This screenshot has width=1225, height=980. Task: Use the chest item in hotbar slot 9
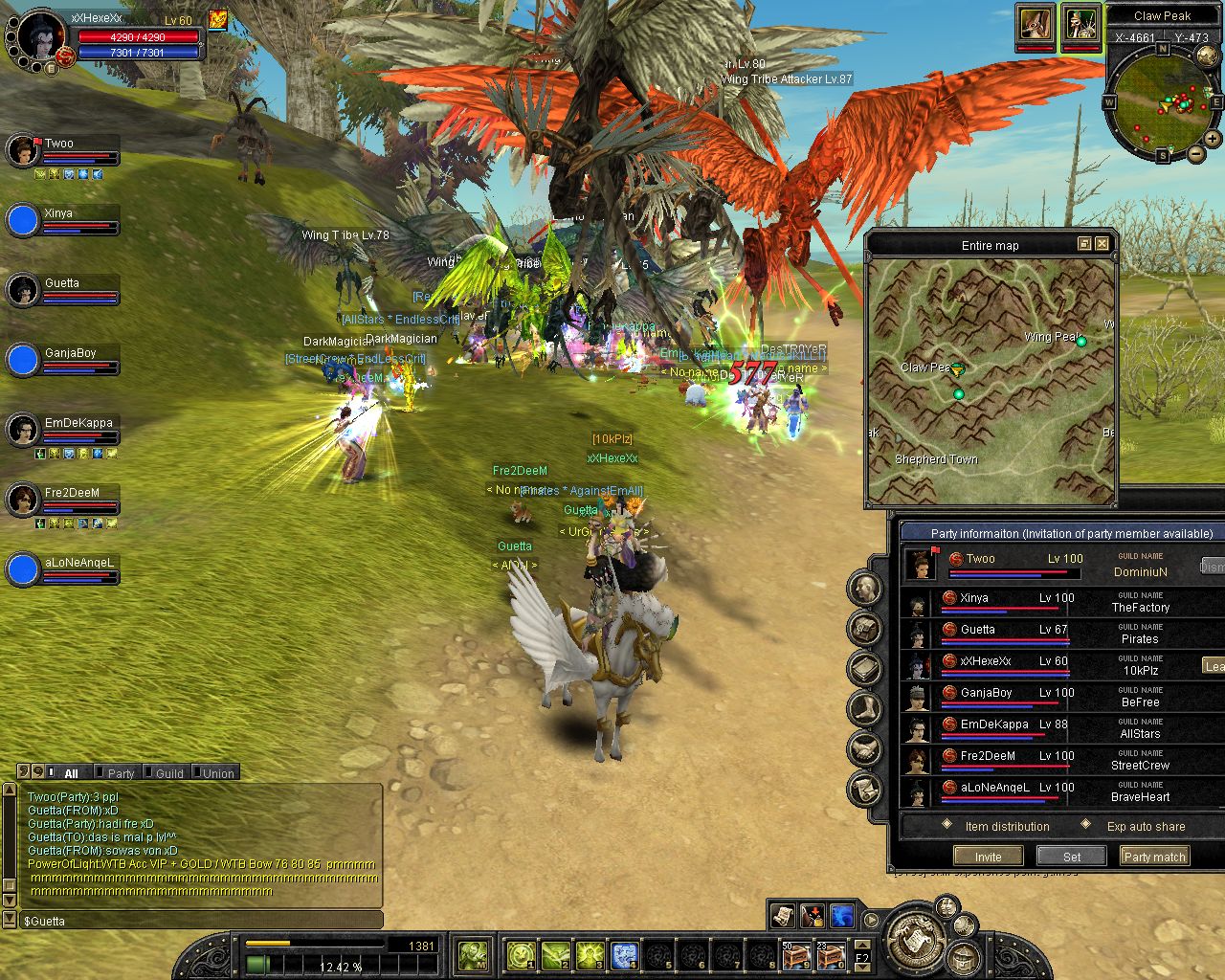pos(796,955)
